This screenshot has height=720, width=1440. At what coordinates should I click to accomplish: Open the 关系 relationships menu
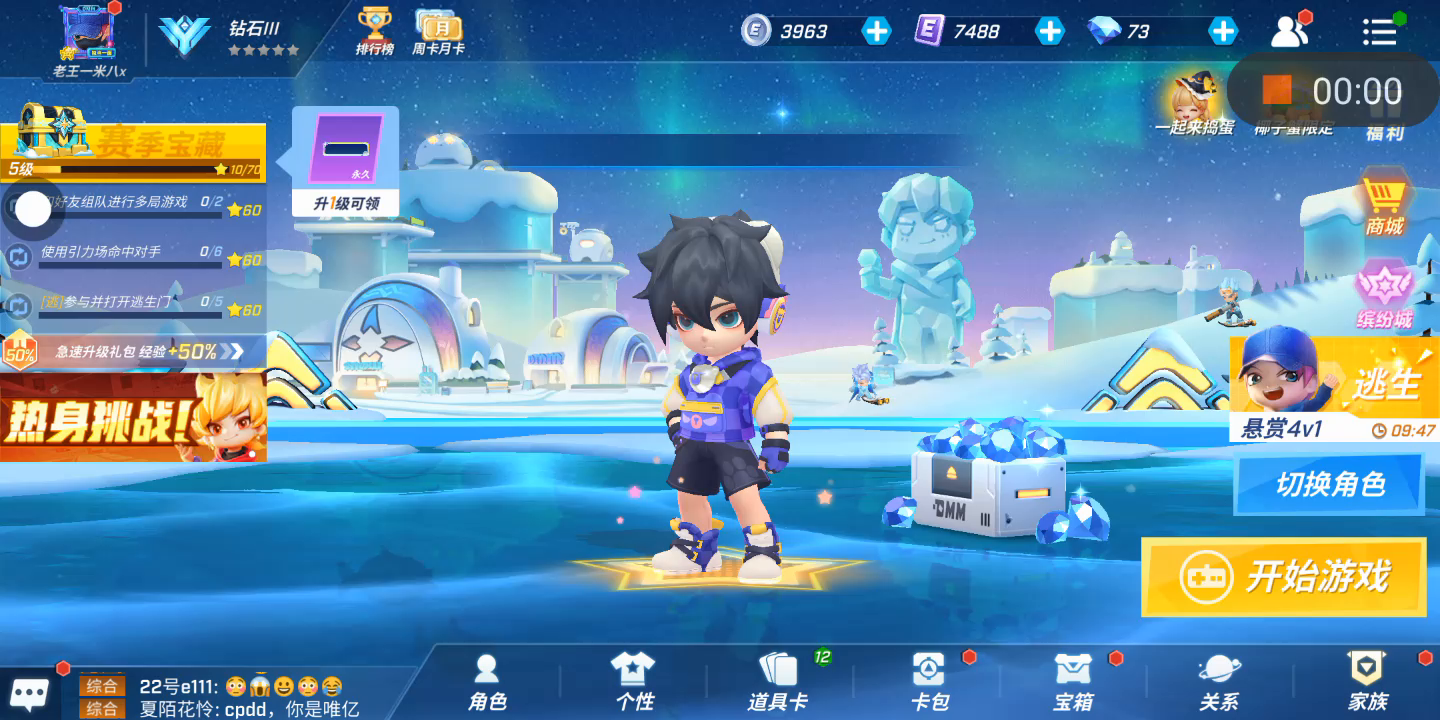(1219, 682)
